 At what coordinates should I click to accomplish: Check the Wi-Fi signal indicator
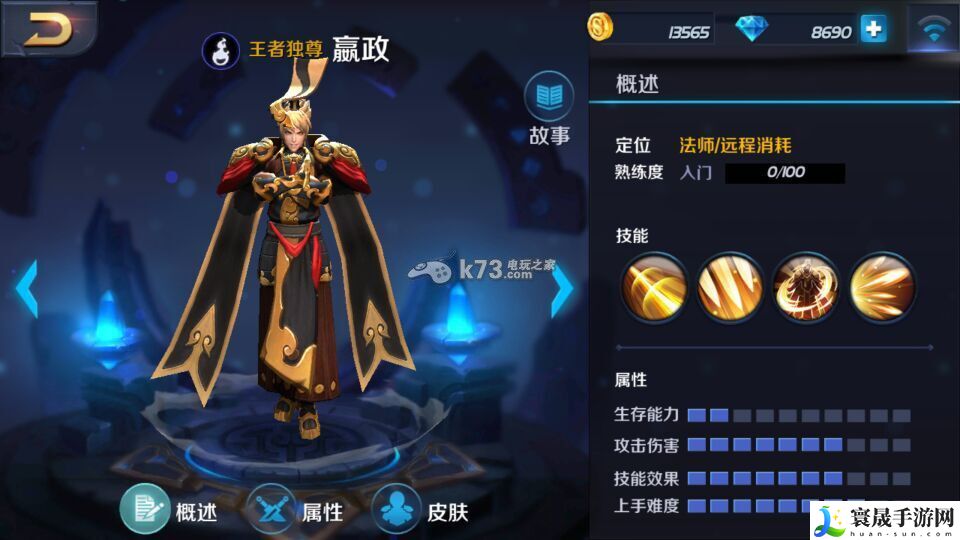[x=934, y=30]
